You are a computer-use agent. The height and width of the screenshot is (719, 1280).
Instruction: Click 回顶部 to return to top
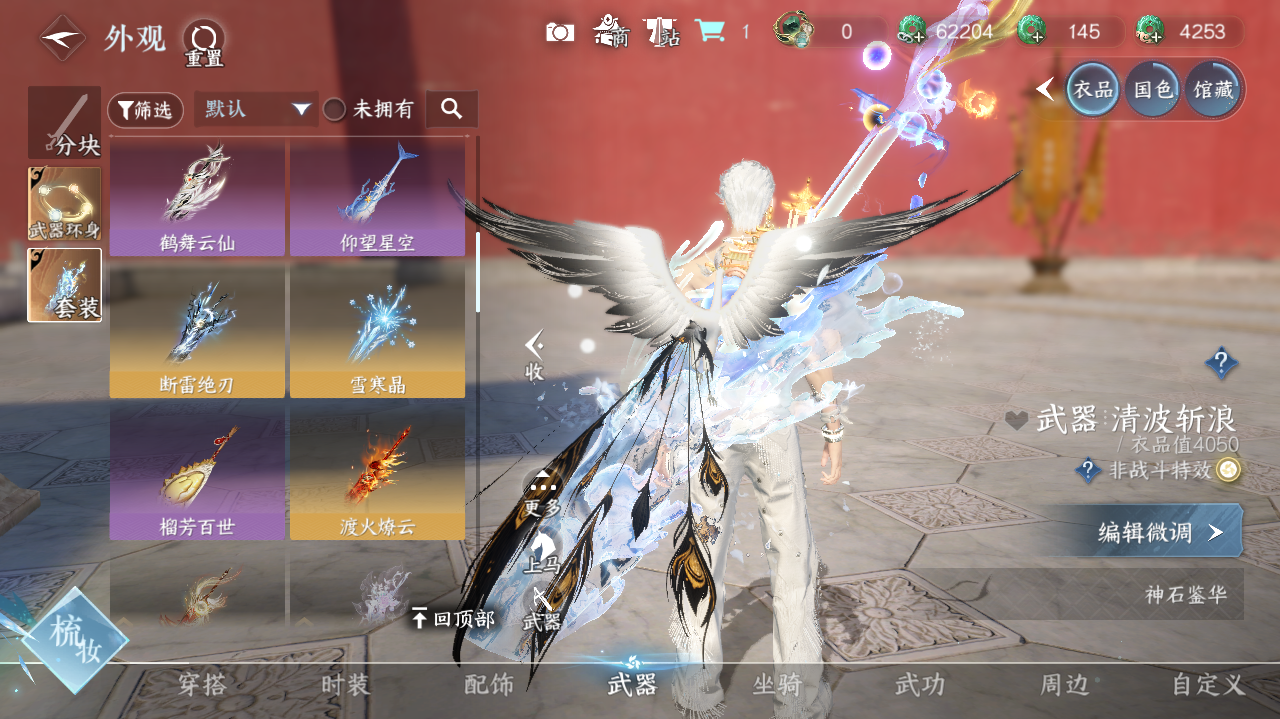453,619
